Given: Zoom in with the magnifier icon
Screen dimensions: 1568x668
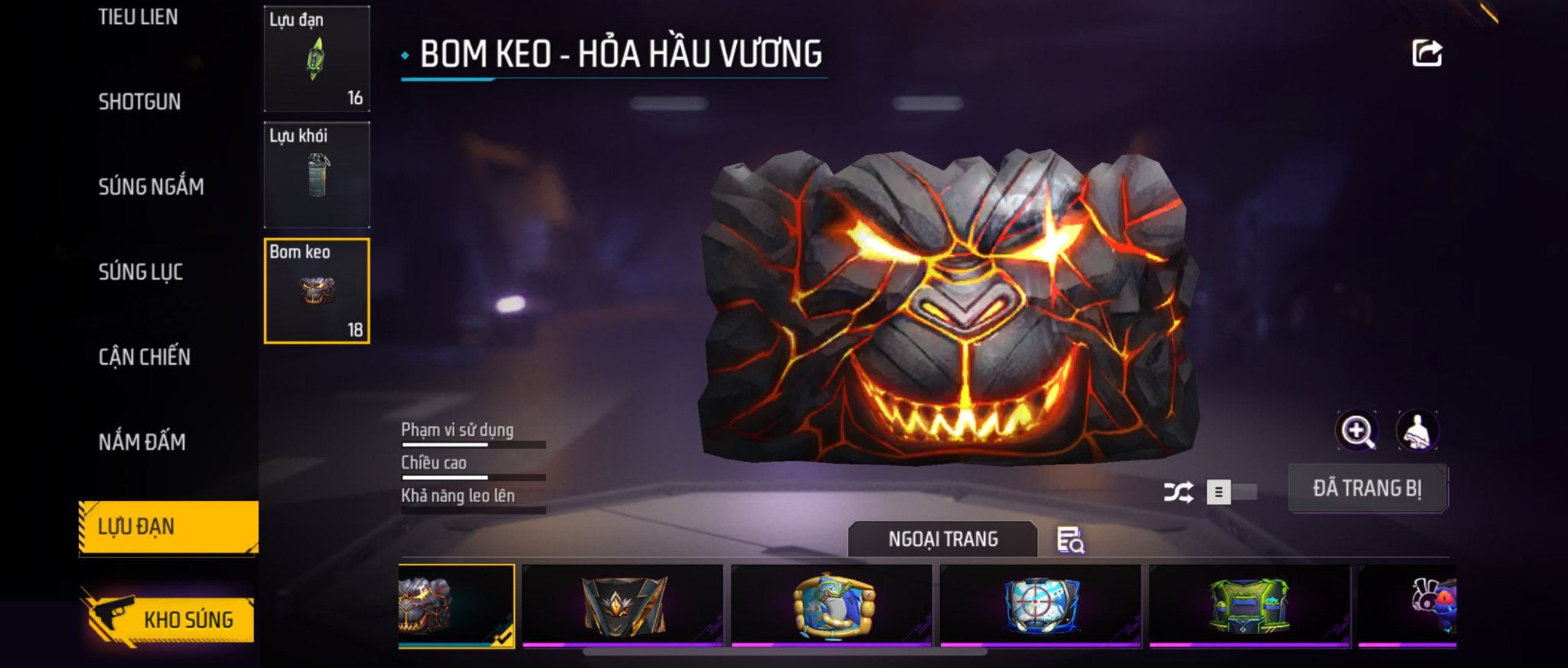Looking at the screenshot, I should (1357, 431).
